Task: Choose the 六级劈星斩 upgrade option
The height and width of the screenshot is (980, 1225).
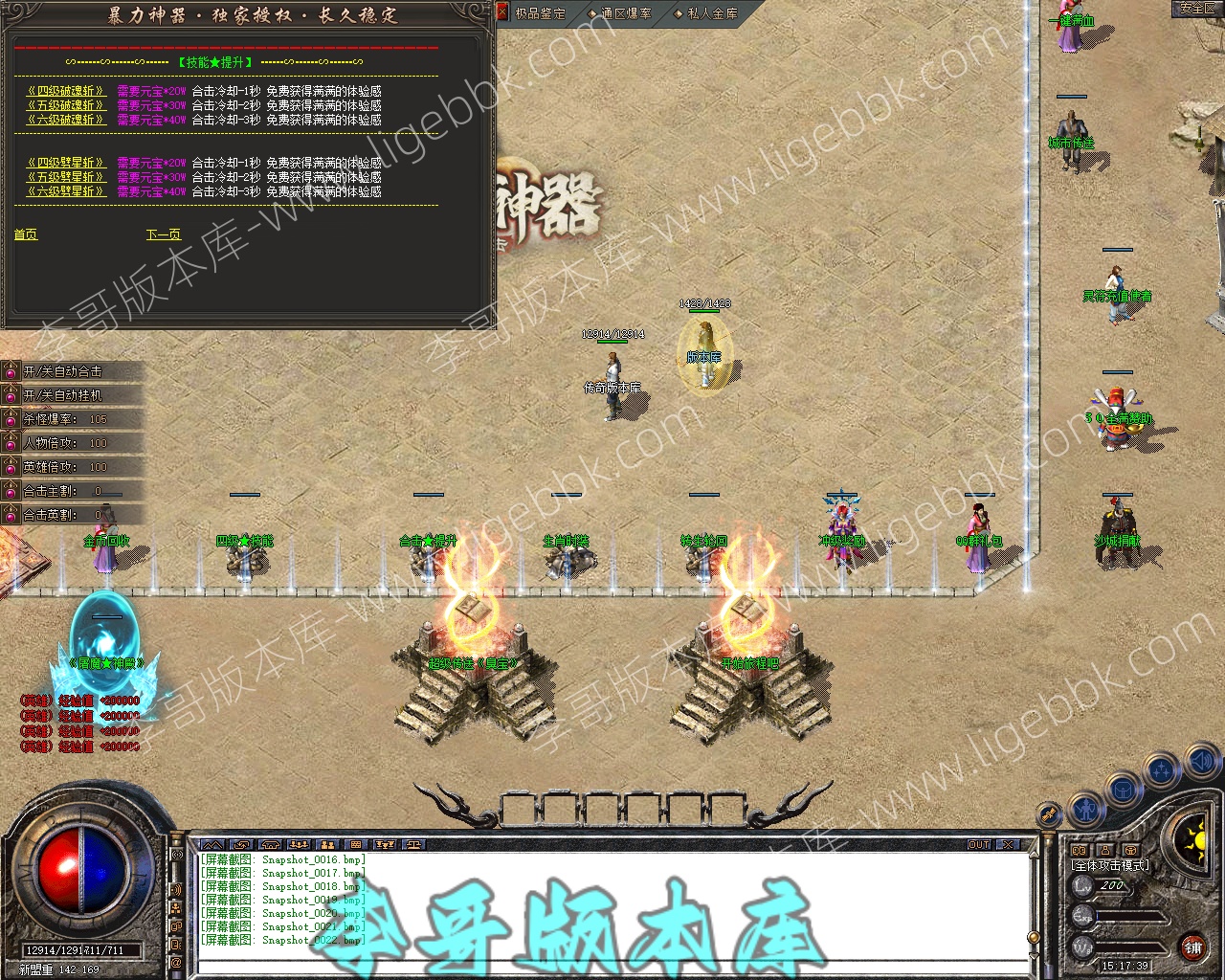Action: (66, 192)
